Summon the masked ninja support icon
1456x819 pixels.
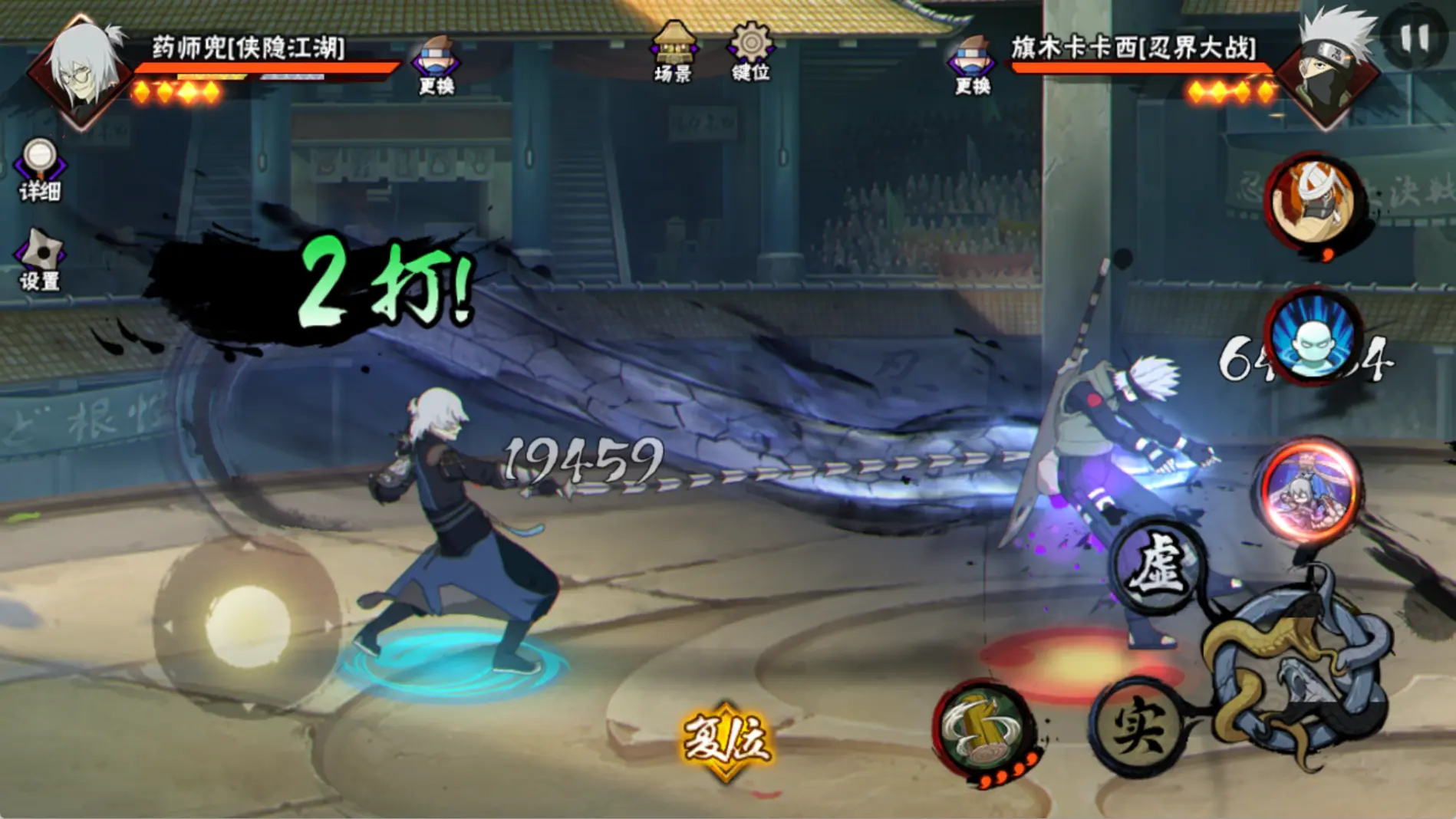coord(1313,201)
